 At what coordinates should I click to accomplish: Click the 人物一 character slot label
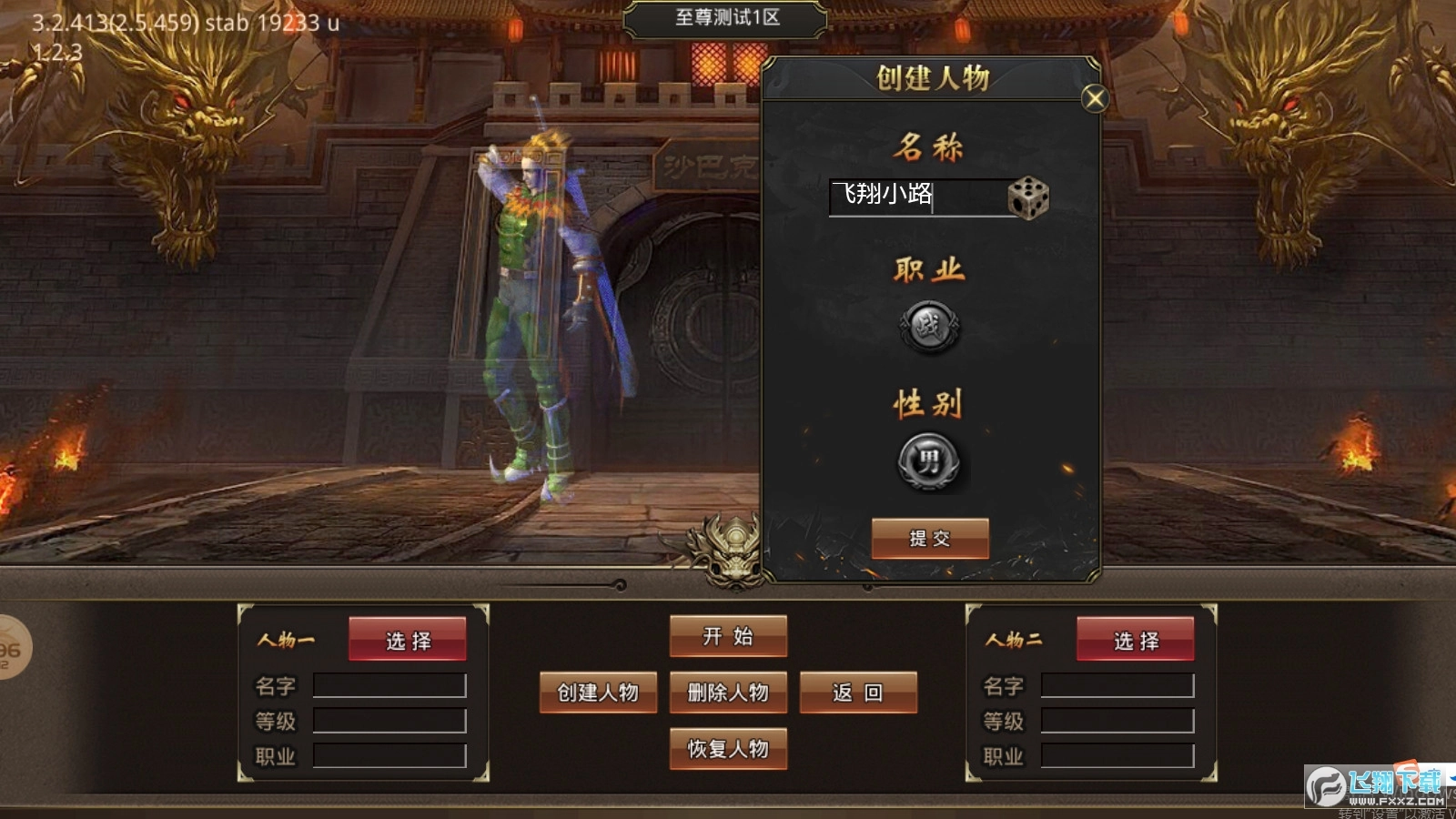point(288,640)
